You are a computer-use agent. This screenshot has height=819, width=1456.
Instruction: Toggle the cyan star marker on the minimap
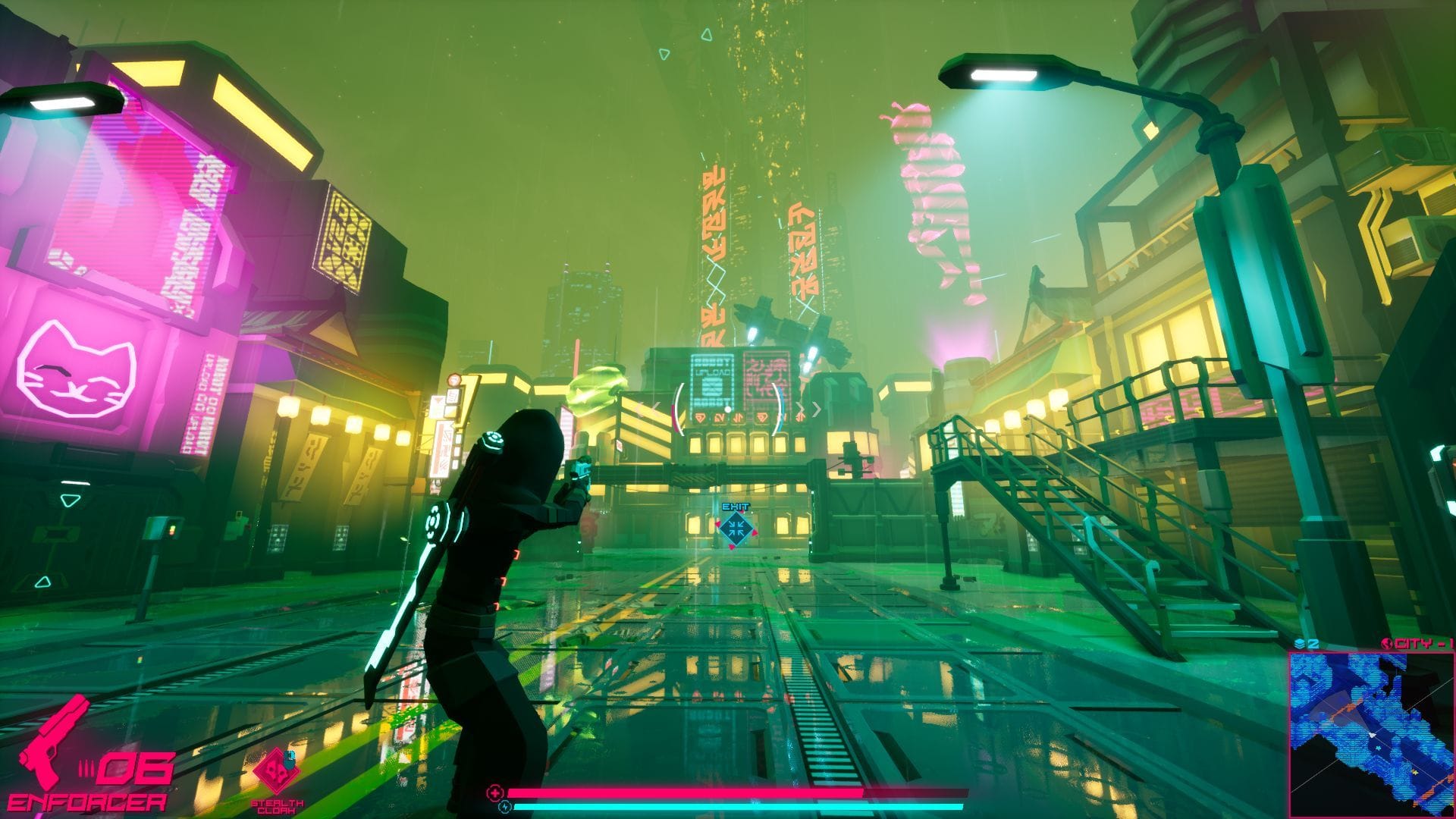point(1379,748)
